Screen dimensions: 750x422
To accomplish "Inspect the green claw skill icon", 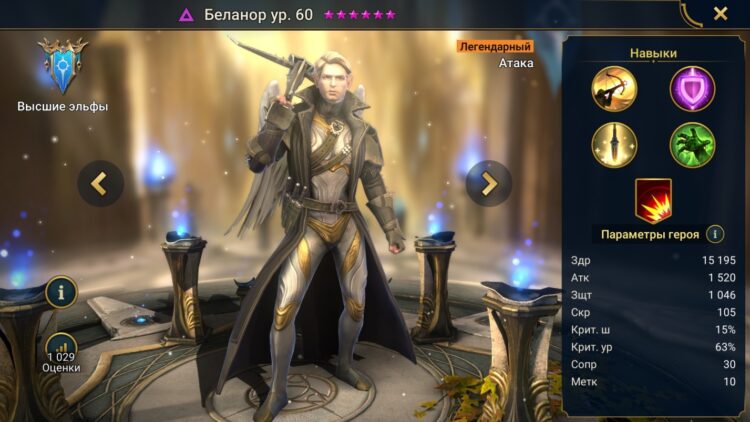I will click(x=692, y=145).
